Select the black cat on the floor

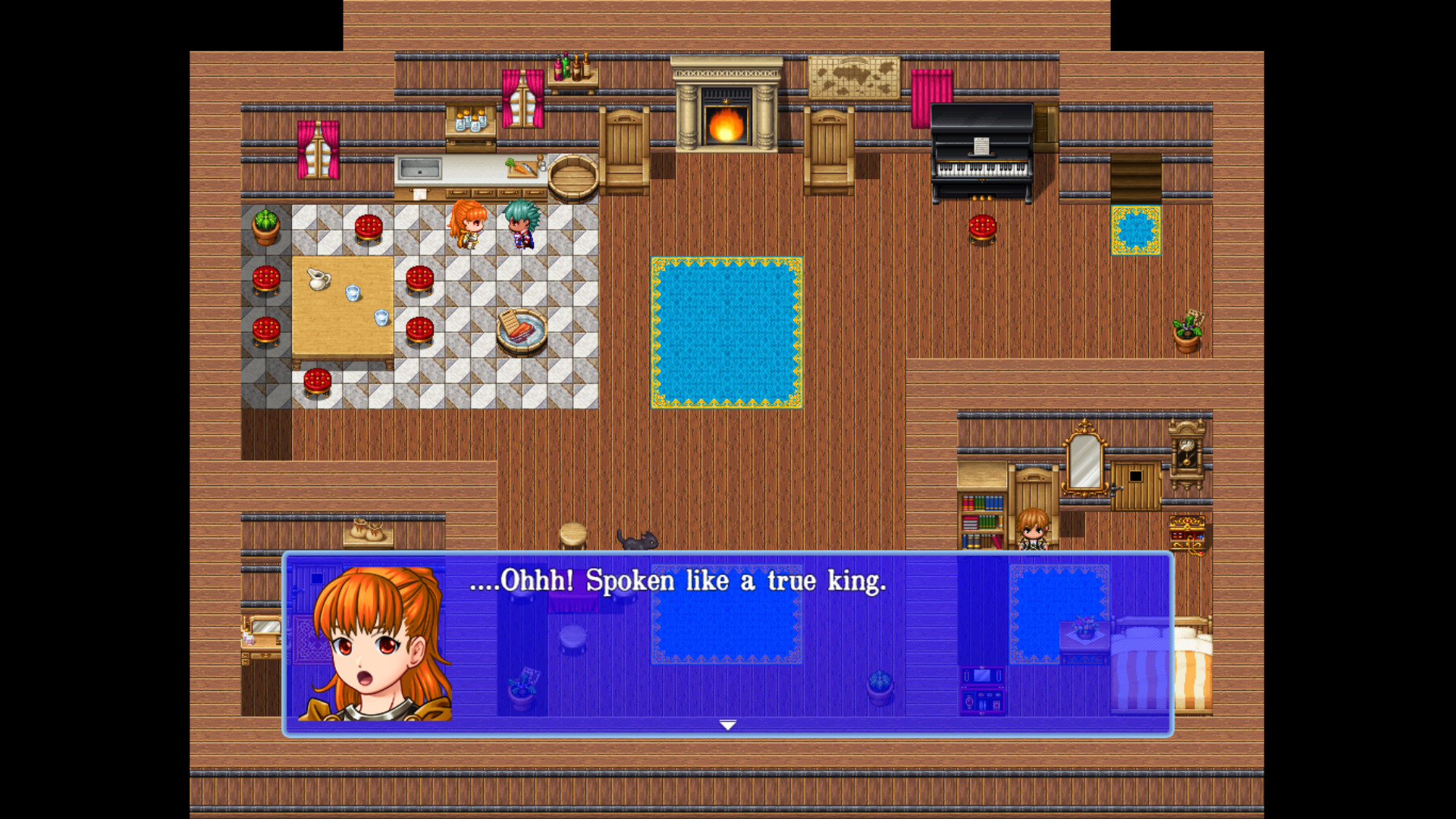(x=639, y=540)
